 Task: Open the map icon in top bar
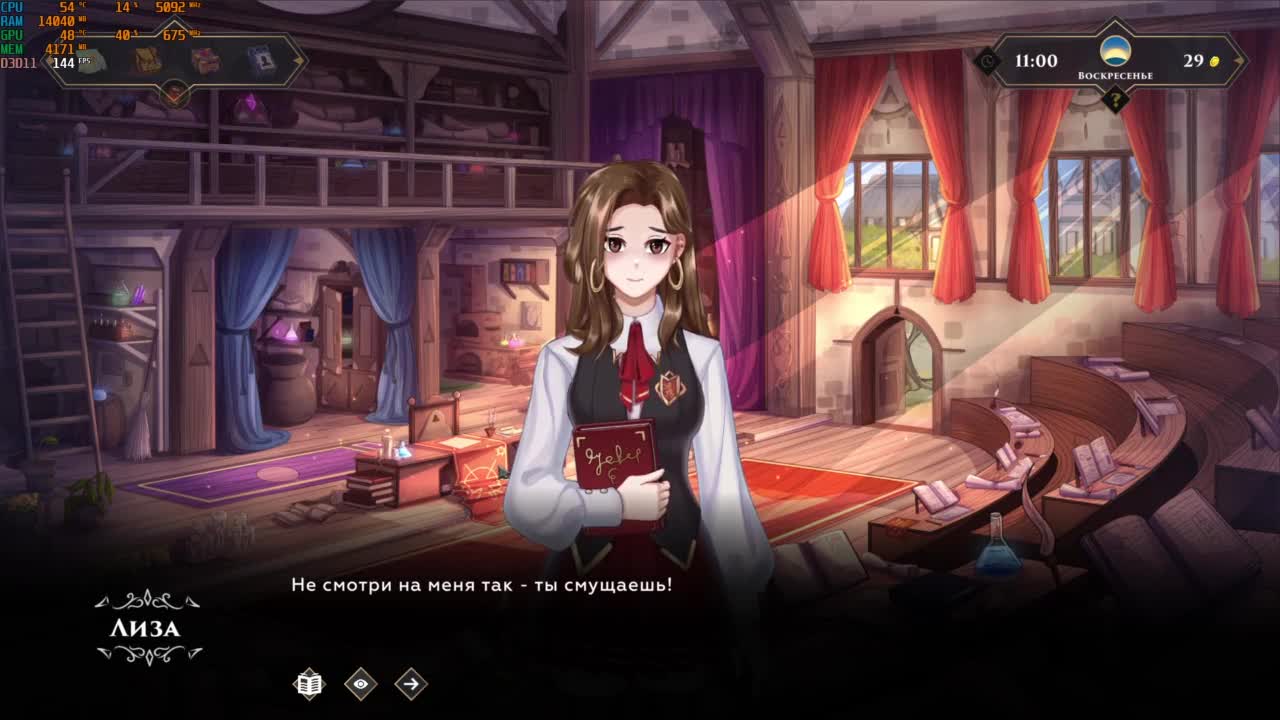point(92,61)
